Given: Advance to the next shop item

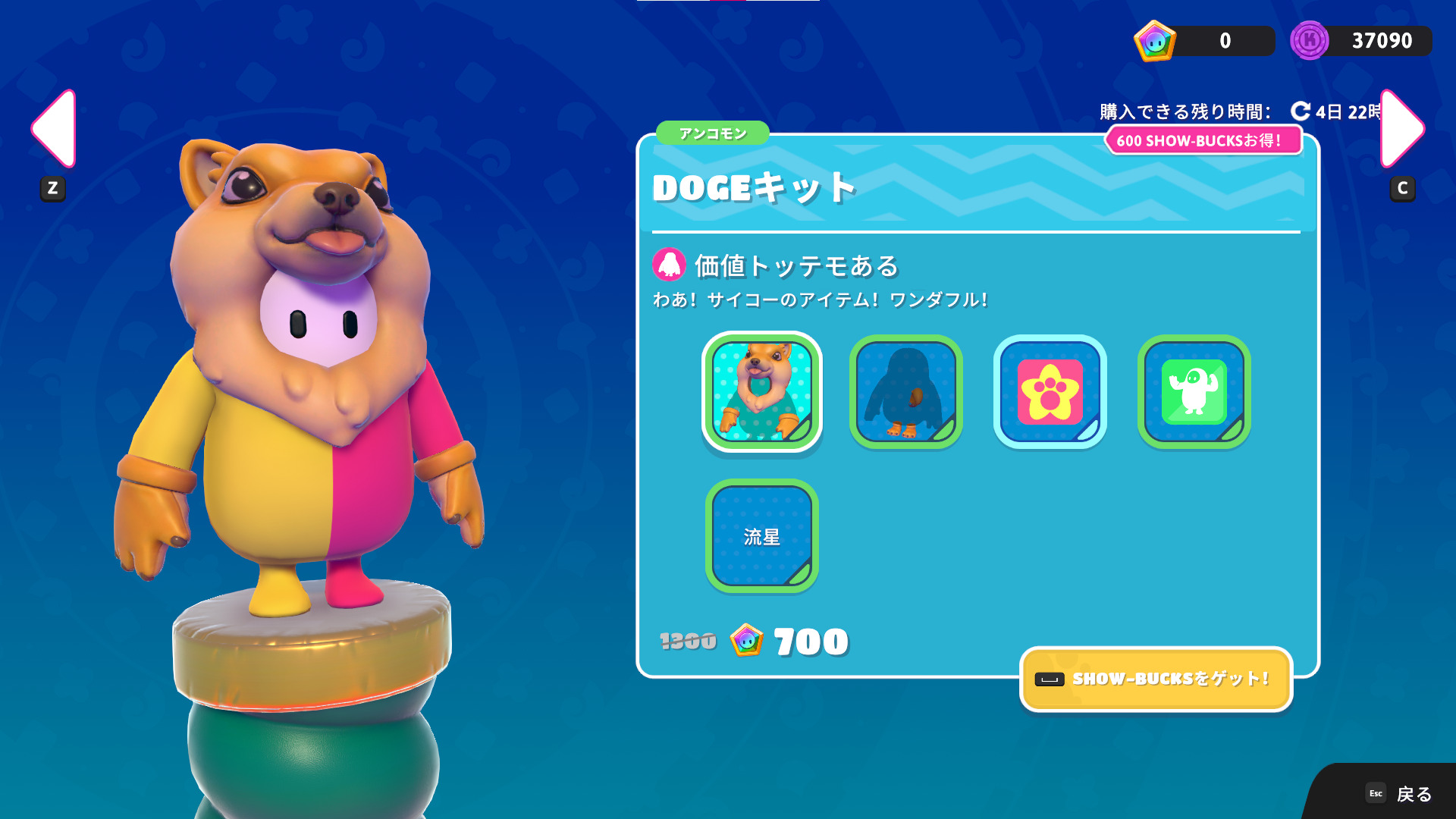Looking at the screenshot, I should [1403, 129].
